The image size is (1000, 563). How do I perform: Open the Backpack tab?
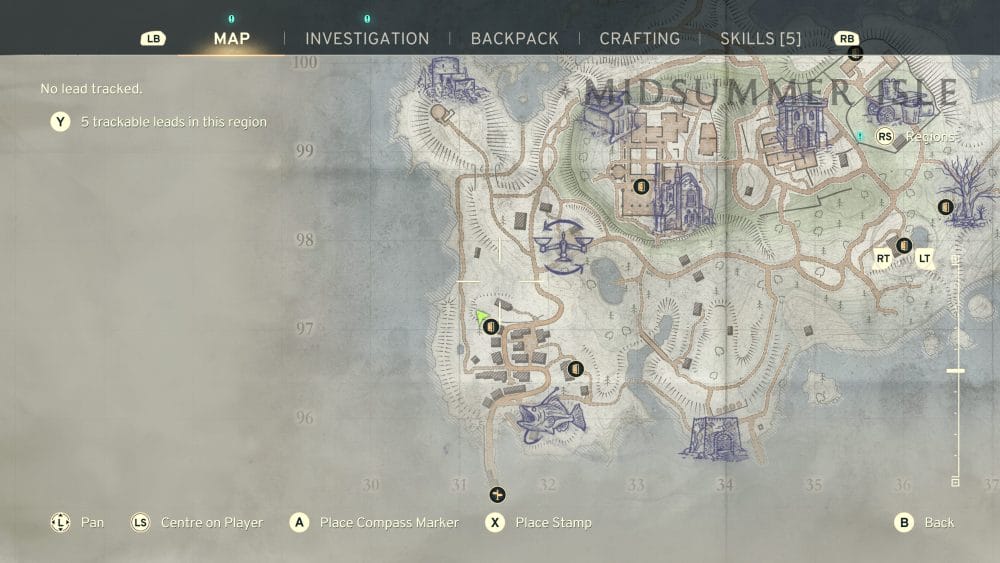(514, 39)
